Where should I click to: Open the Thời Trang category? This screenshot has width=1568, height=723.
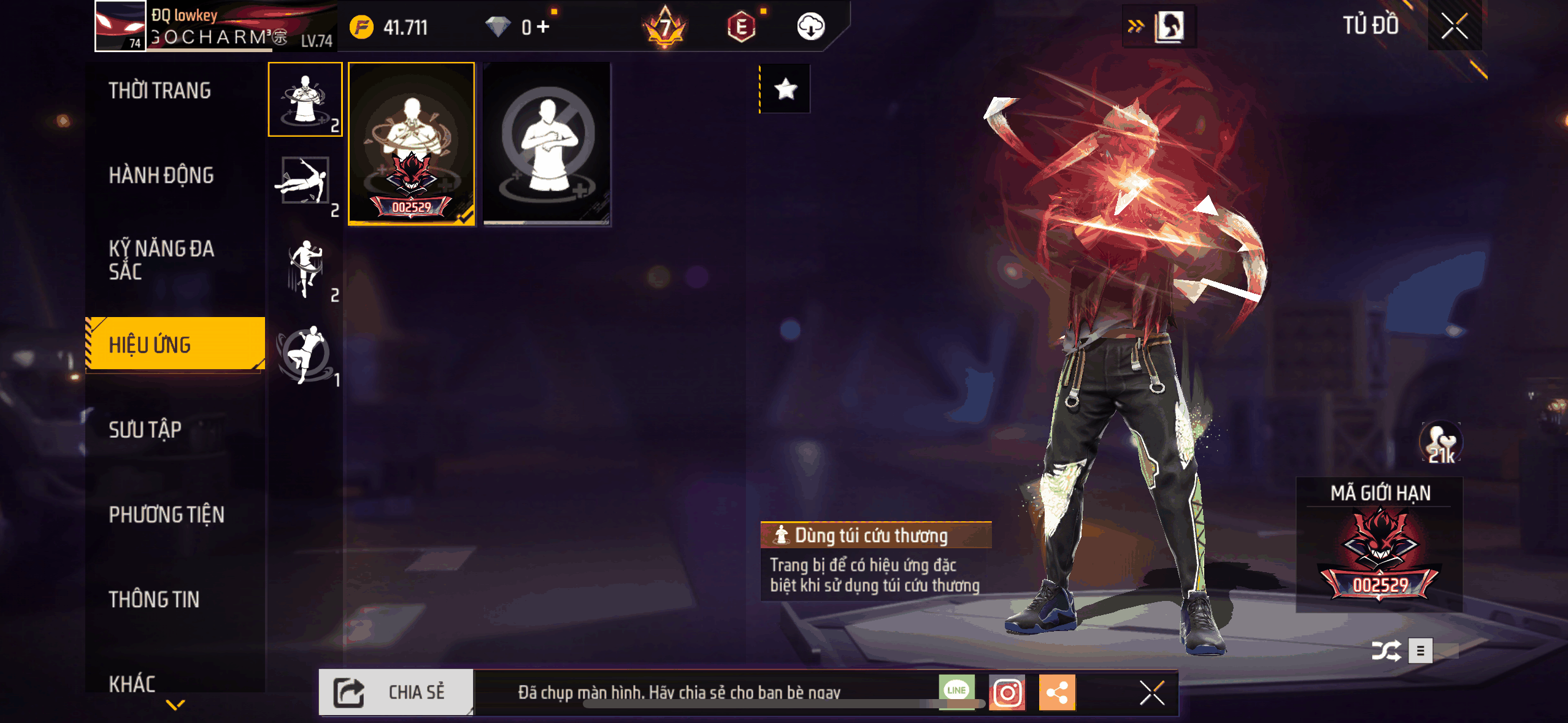point(159,91)
